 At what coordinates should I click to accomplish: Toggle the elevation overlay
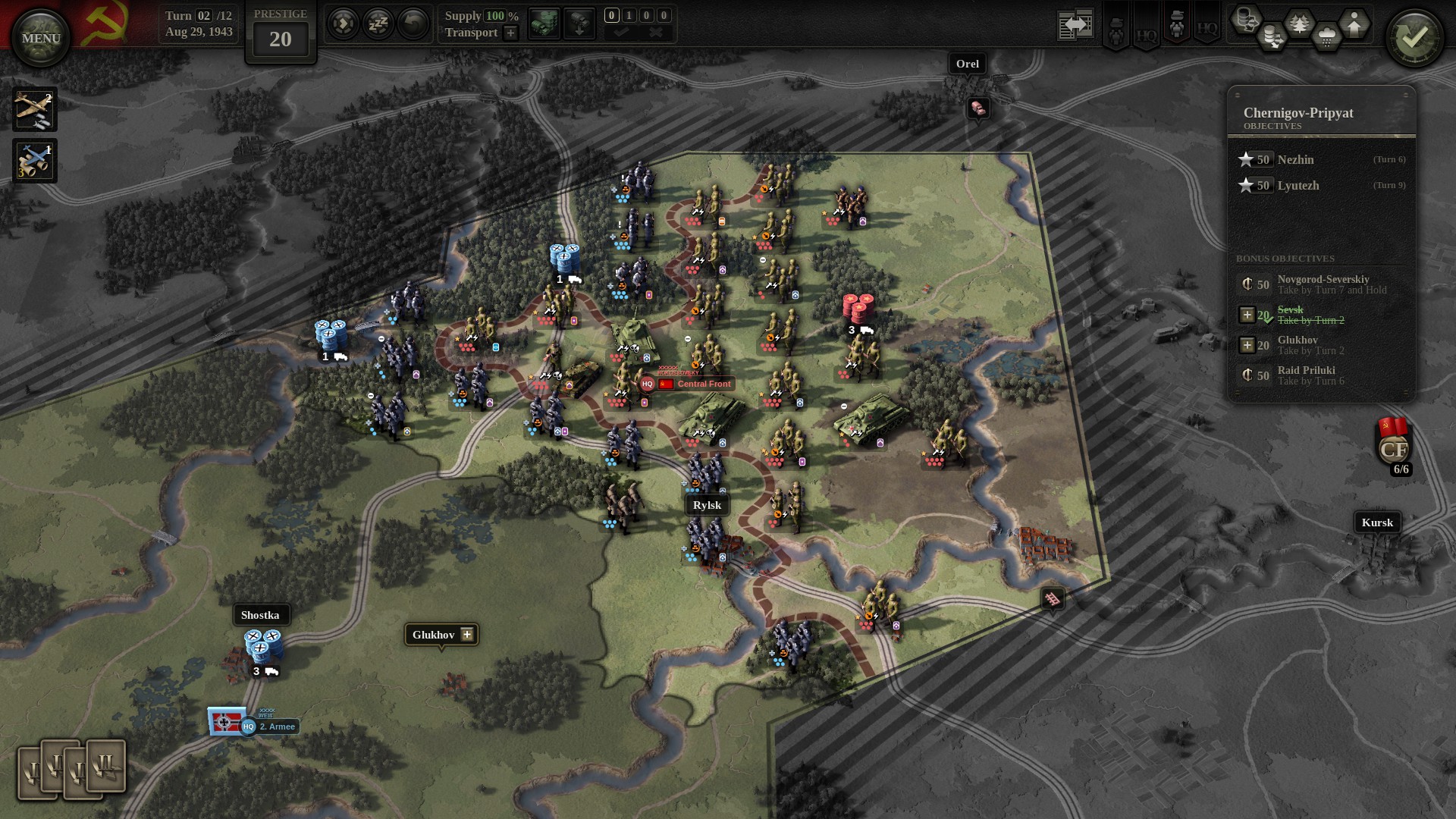tap(1354, 23)
